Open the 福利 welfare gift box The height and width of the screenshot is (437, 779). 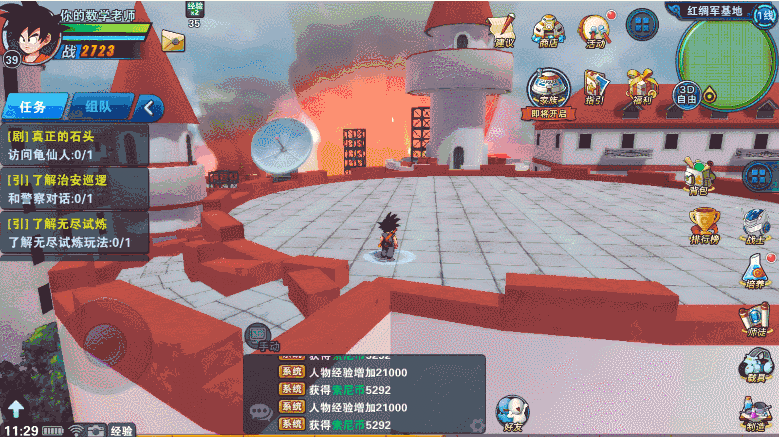tap(641, 88)
